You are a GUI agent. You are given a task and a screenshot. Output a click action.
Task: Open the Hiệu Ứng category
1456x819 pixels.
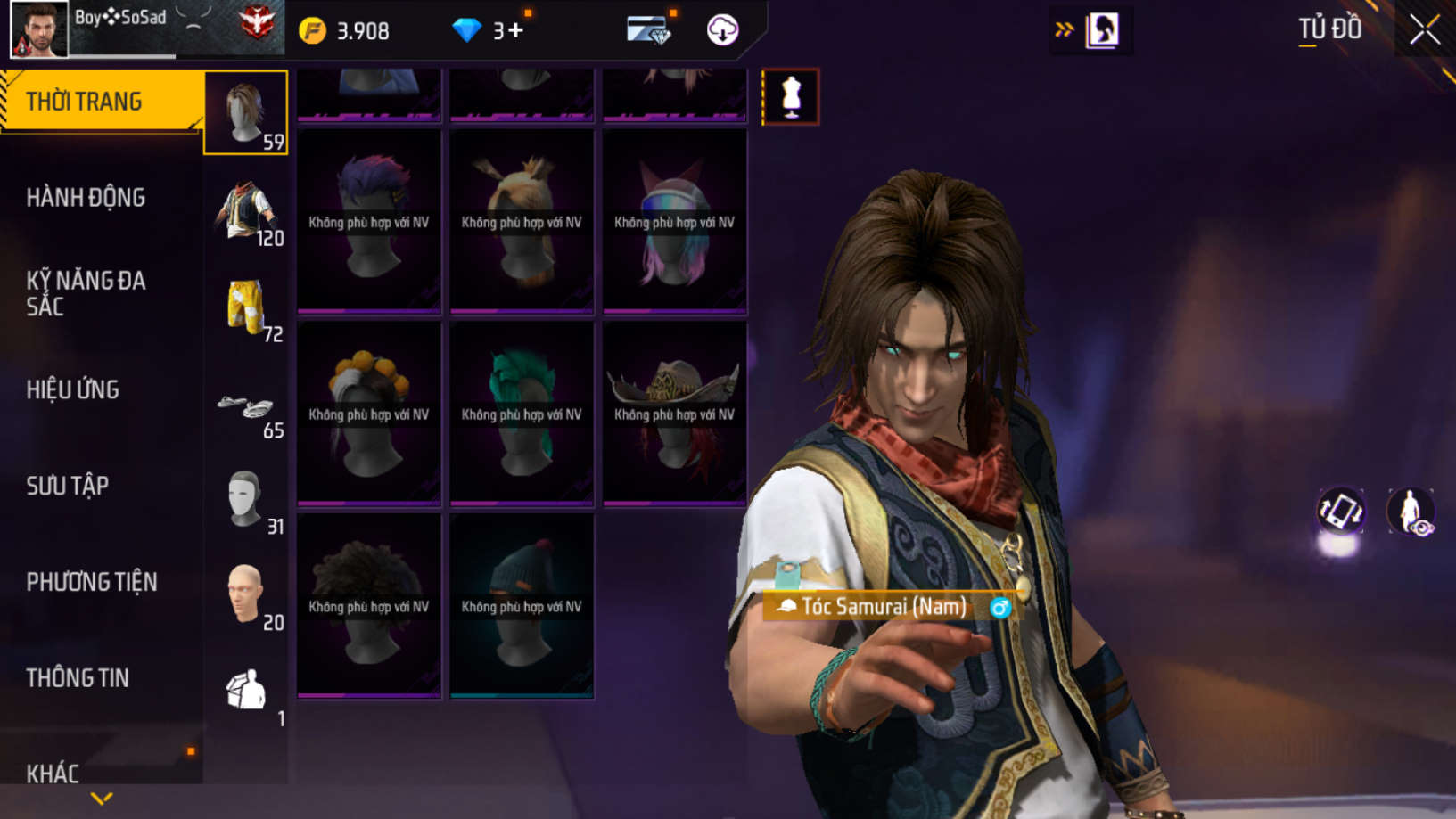pos(73,389)
